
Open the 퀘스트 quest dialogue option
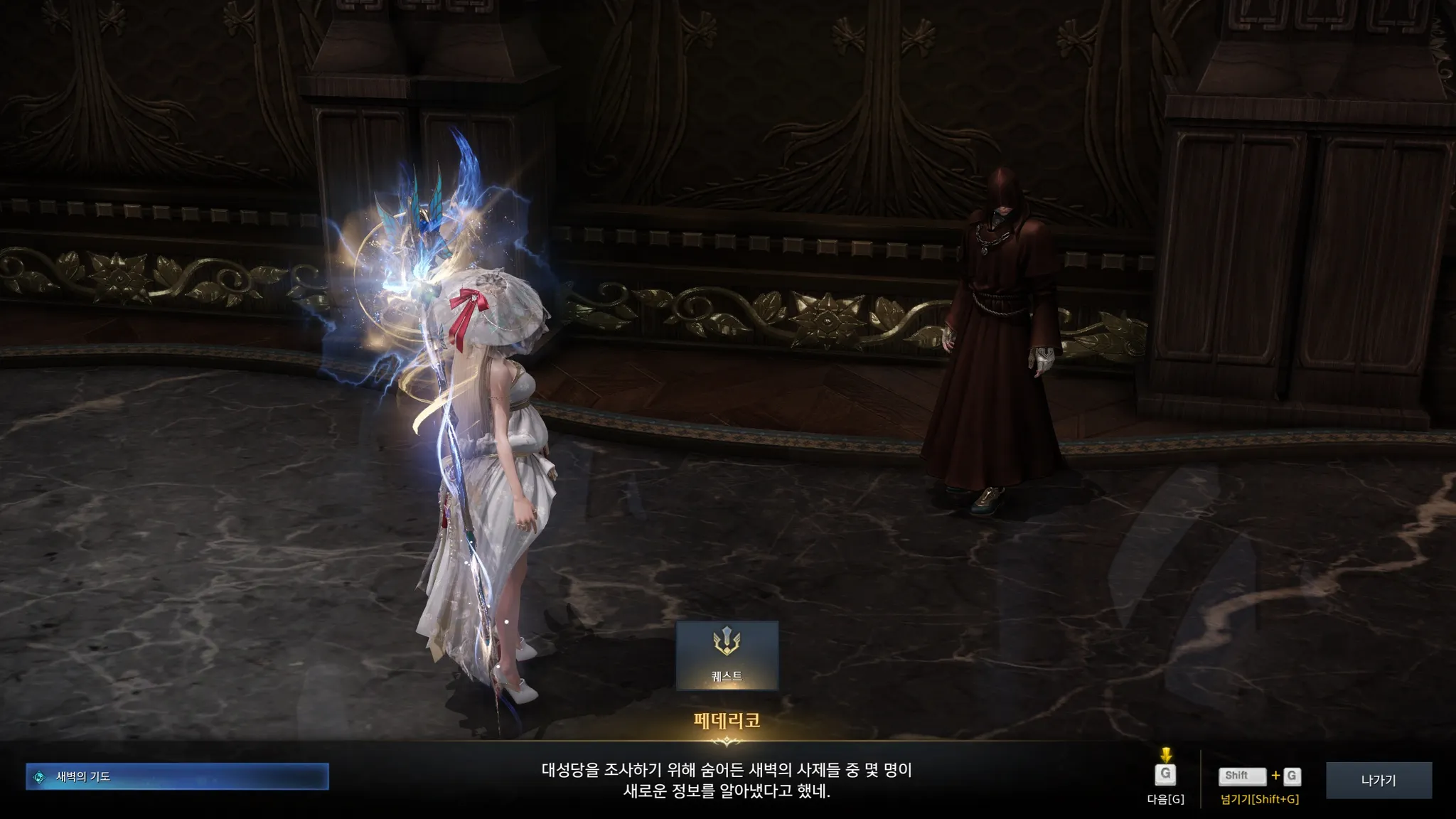pyautogui.click(x=727, y=655)
